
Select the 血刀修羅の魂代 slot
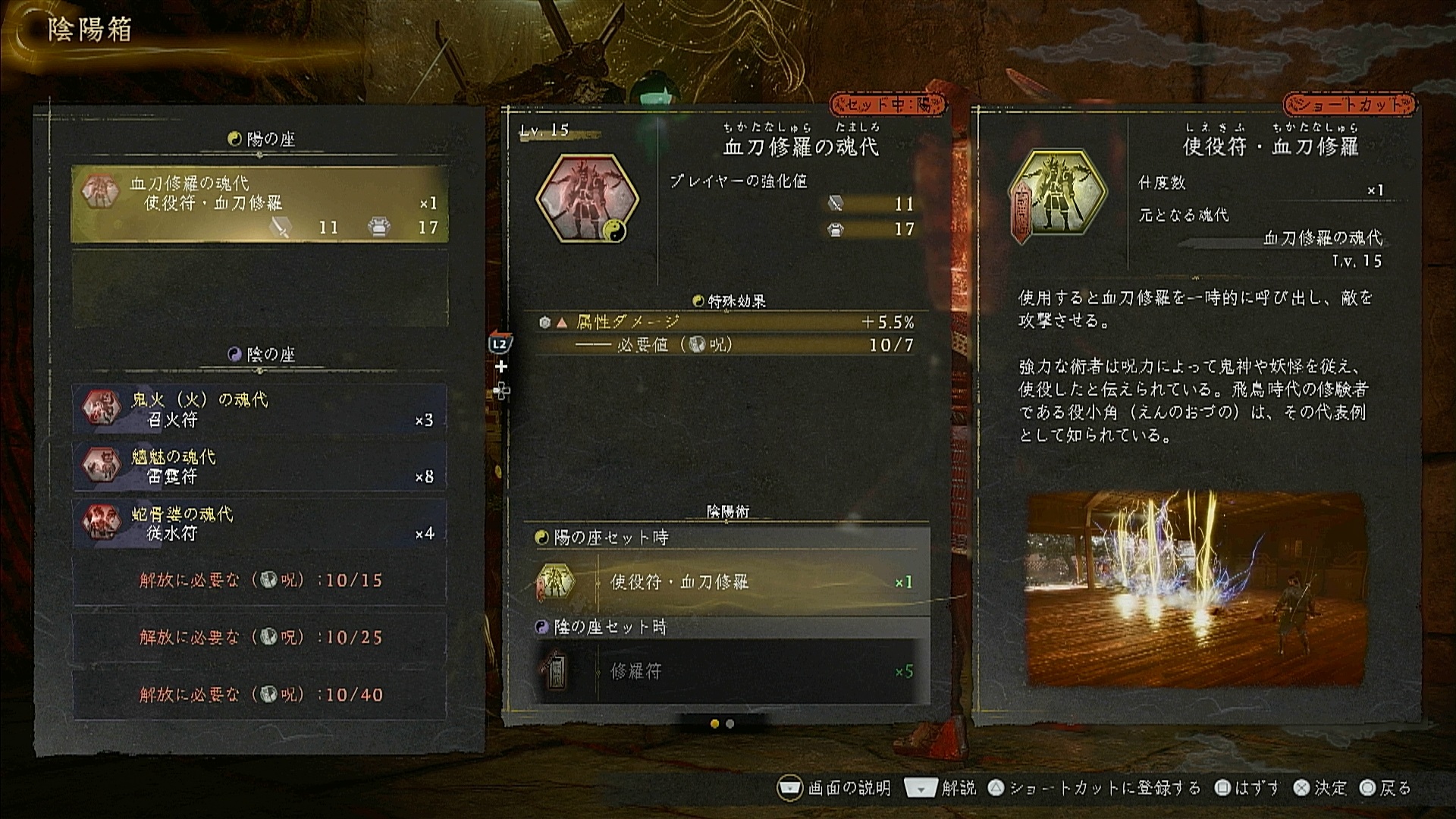pyautogui.click(x=259, y=204)
